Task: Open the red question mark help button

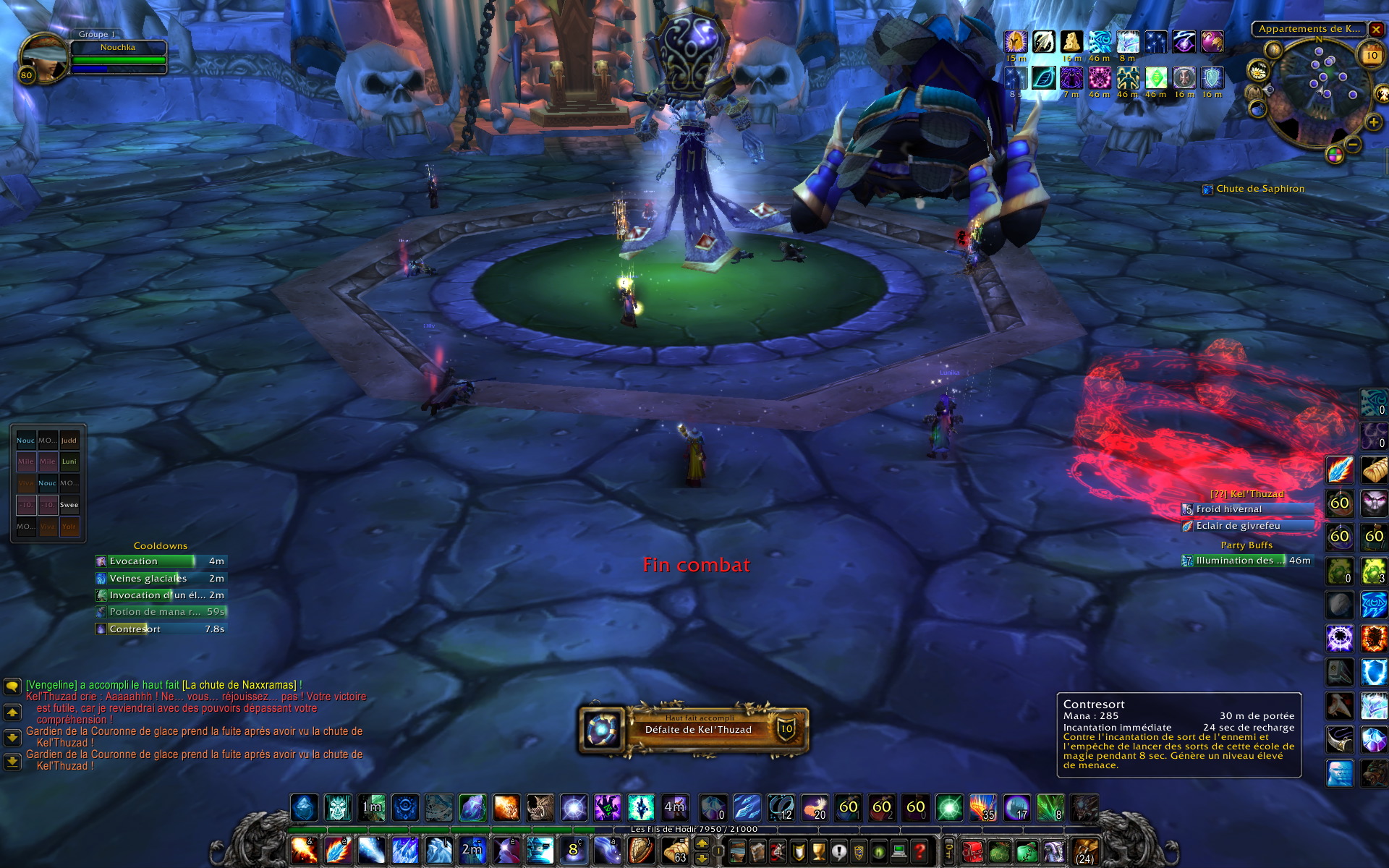Action: 919,851
